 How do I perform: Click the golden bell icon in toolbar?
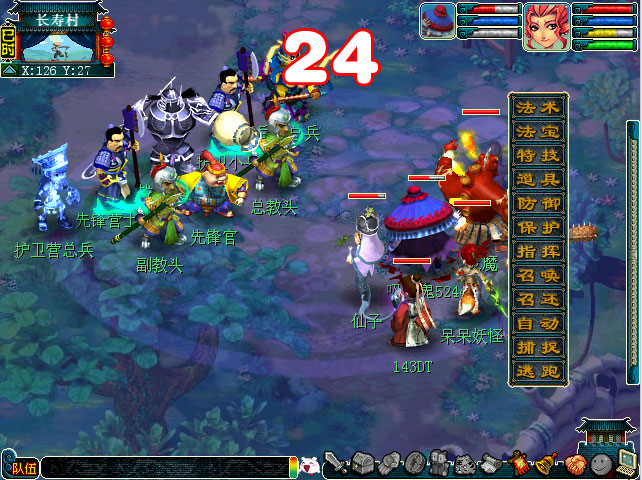click(x=547, y=464)
